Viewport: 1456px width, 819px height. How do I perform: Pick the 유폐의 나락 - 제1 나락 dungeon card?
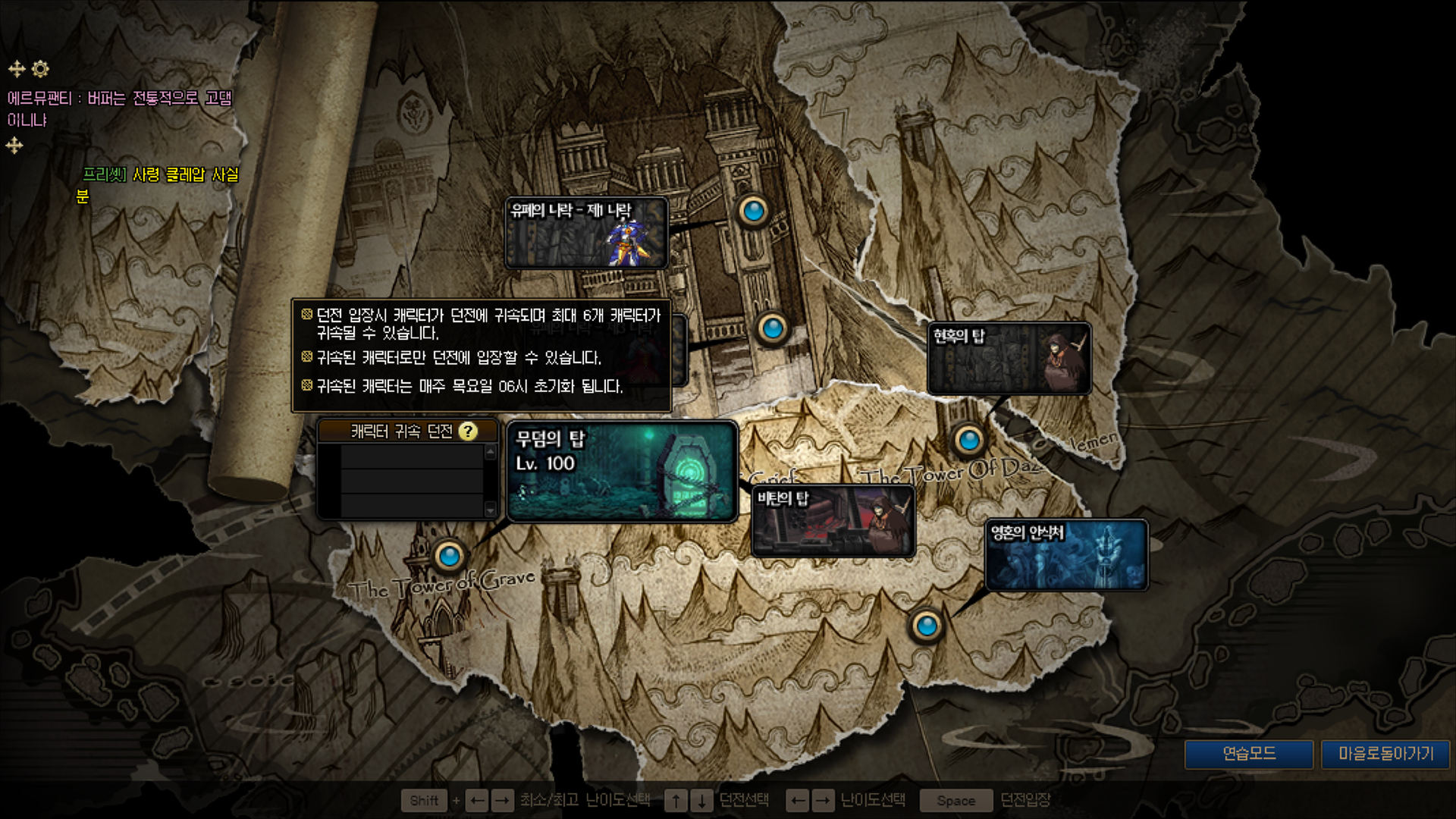(x=586, y=233)
